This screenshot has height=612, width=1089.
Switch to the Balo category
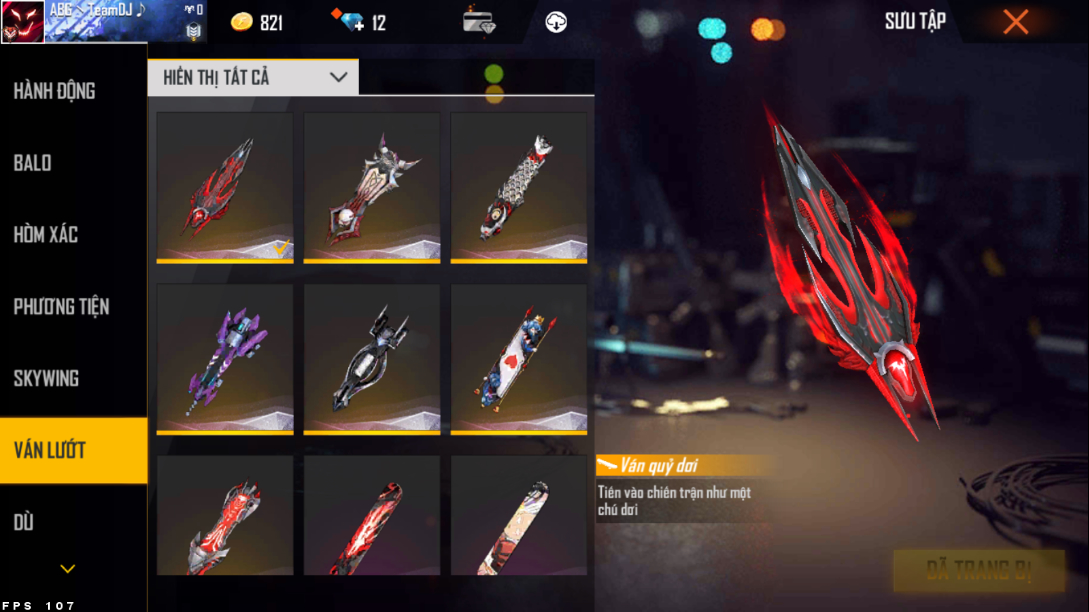click(x=33, y=163)
